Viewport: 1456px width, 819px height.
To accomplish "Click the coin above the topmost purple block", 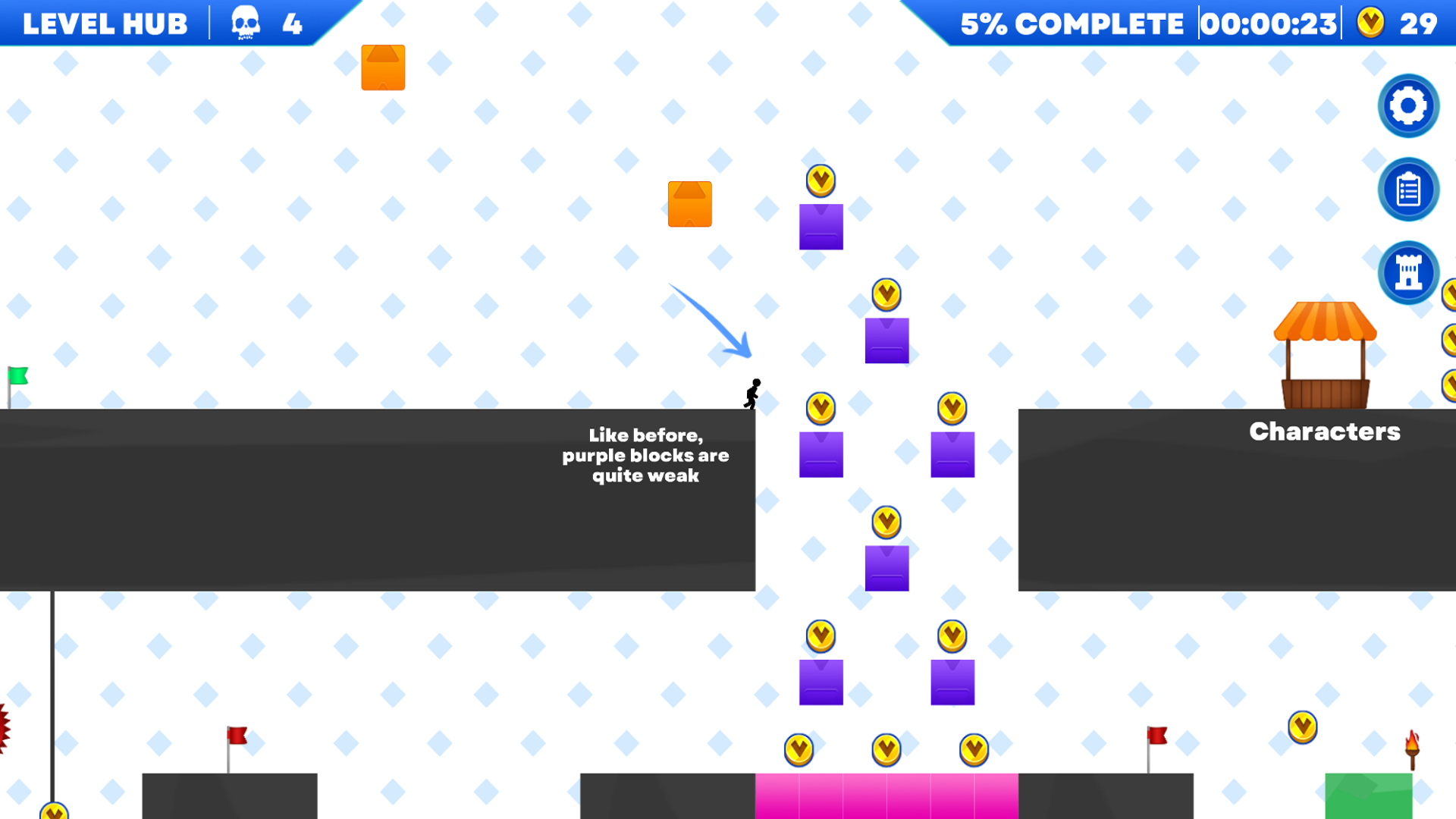I will [821, 180].
